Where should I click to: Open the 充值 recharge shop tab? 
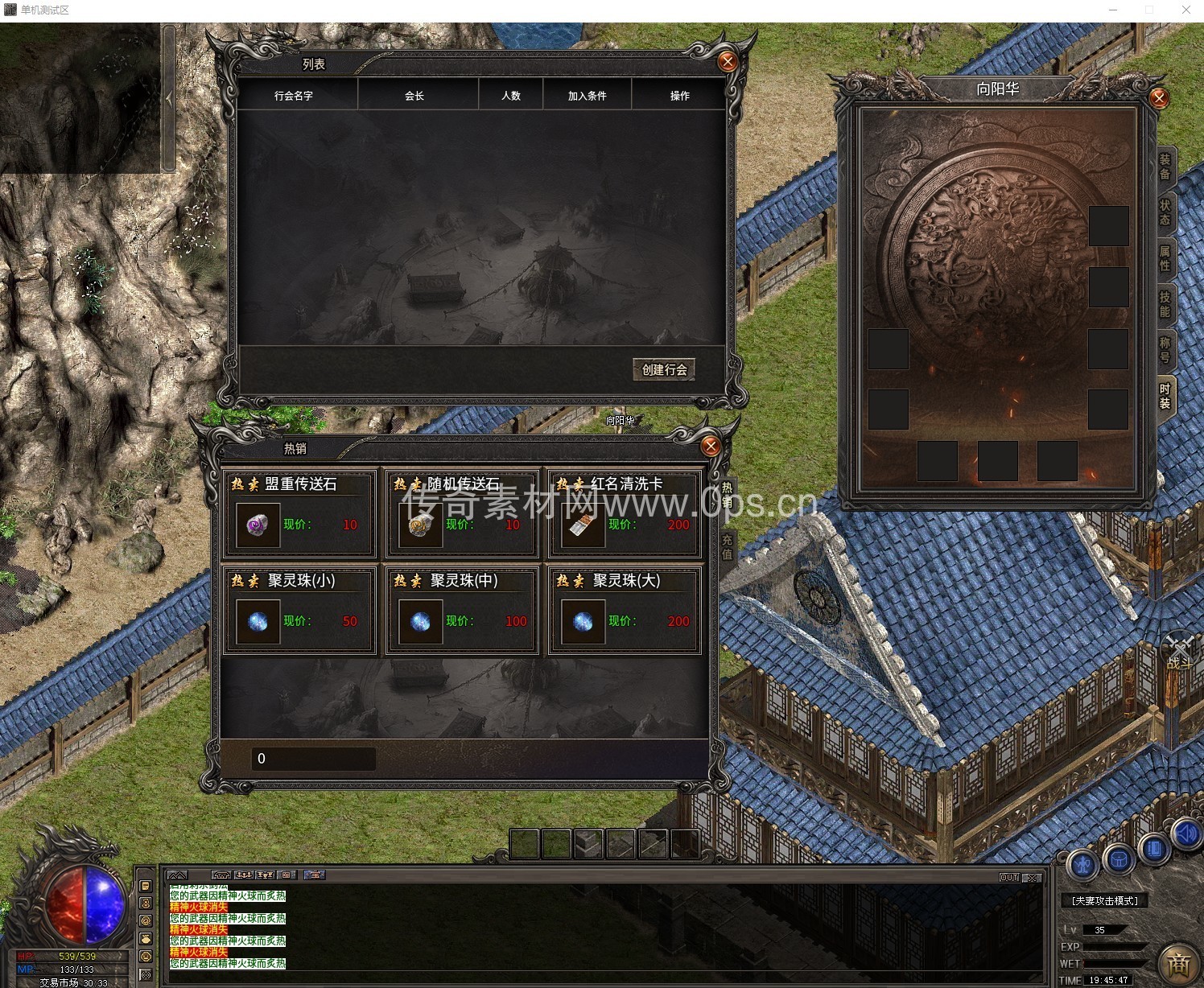727,547
